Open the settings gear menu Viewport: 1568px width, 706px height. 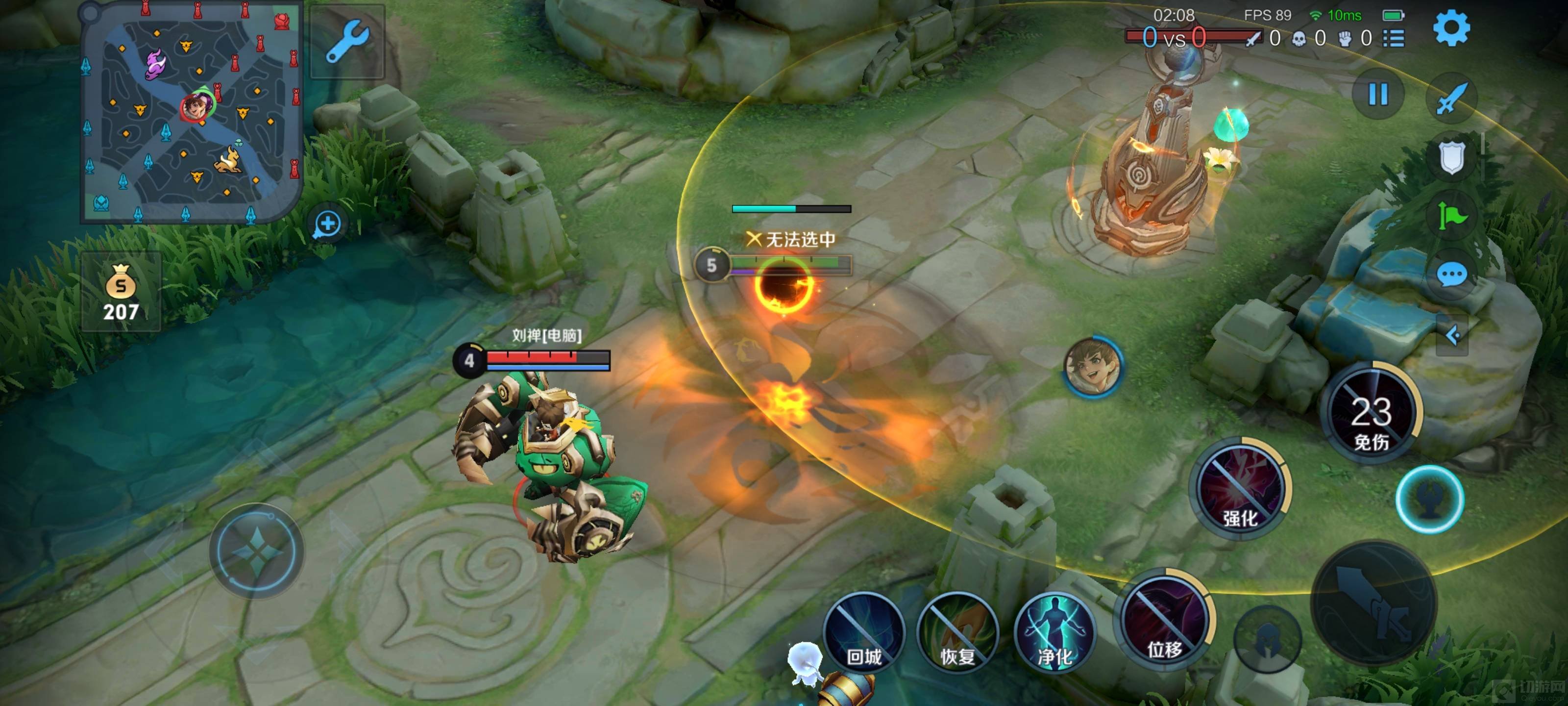point(1451,28)
